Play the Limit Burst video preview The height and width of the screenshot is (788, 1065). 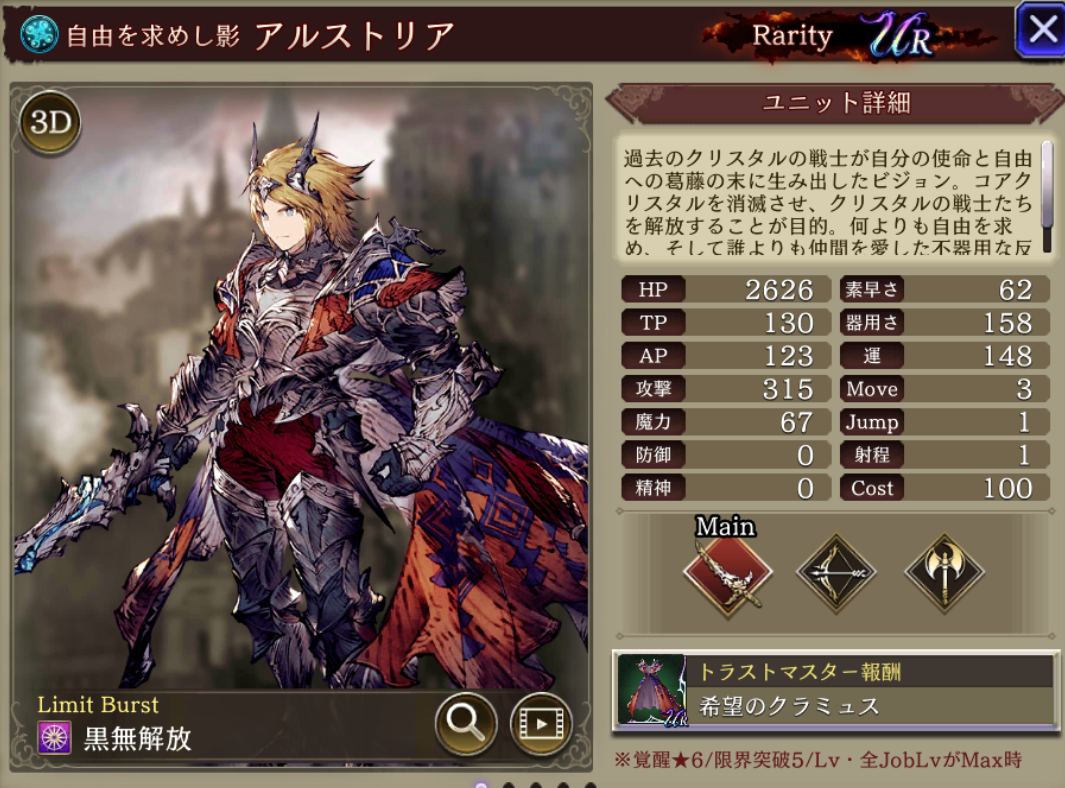540,722
